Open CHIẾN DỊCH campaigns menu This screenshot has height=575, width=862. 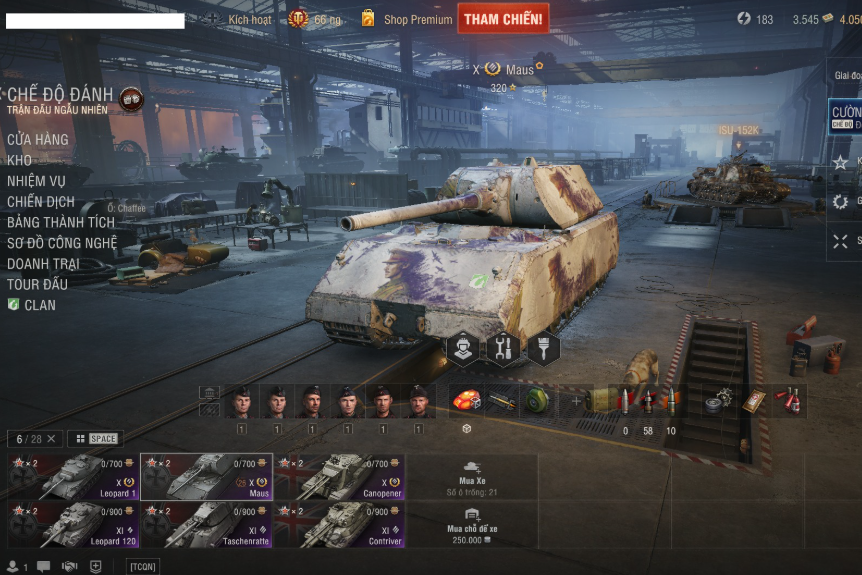[x=41, y=201]
